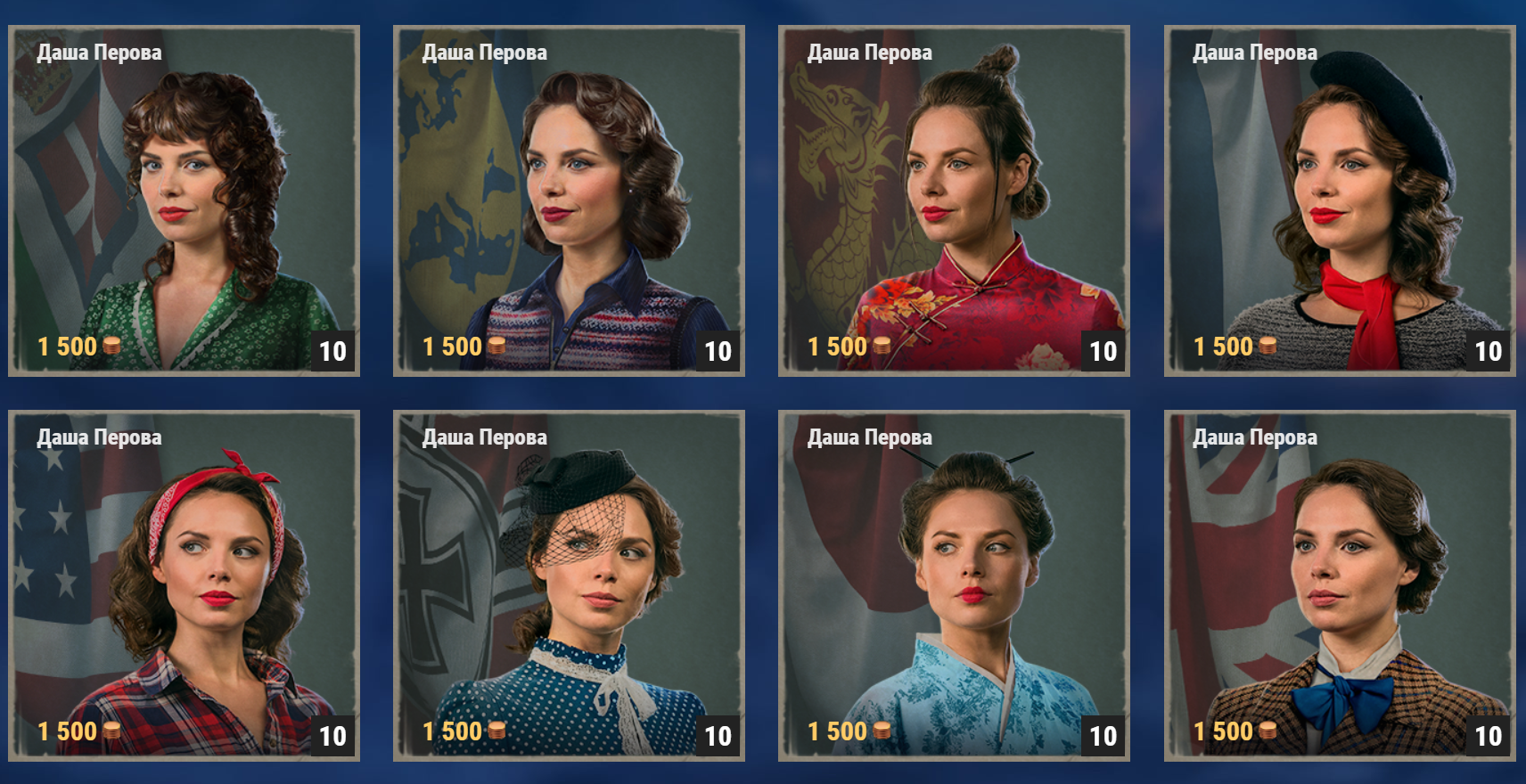
Task: Choose the card with red polka-dot bandana
Action: 184,585
